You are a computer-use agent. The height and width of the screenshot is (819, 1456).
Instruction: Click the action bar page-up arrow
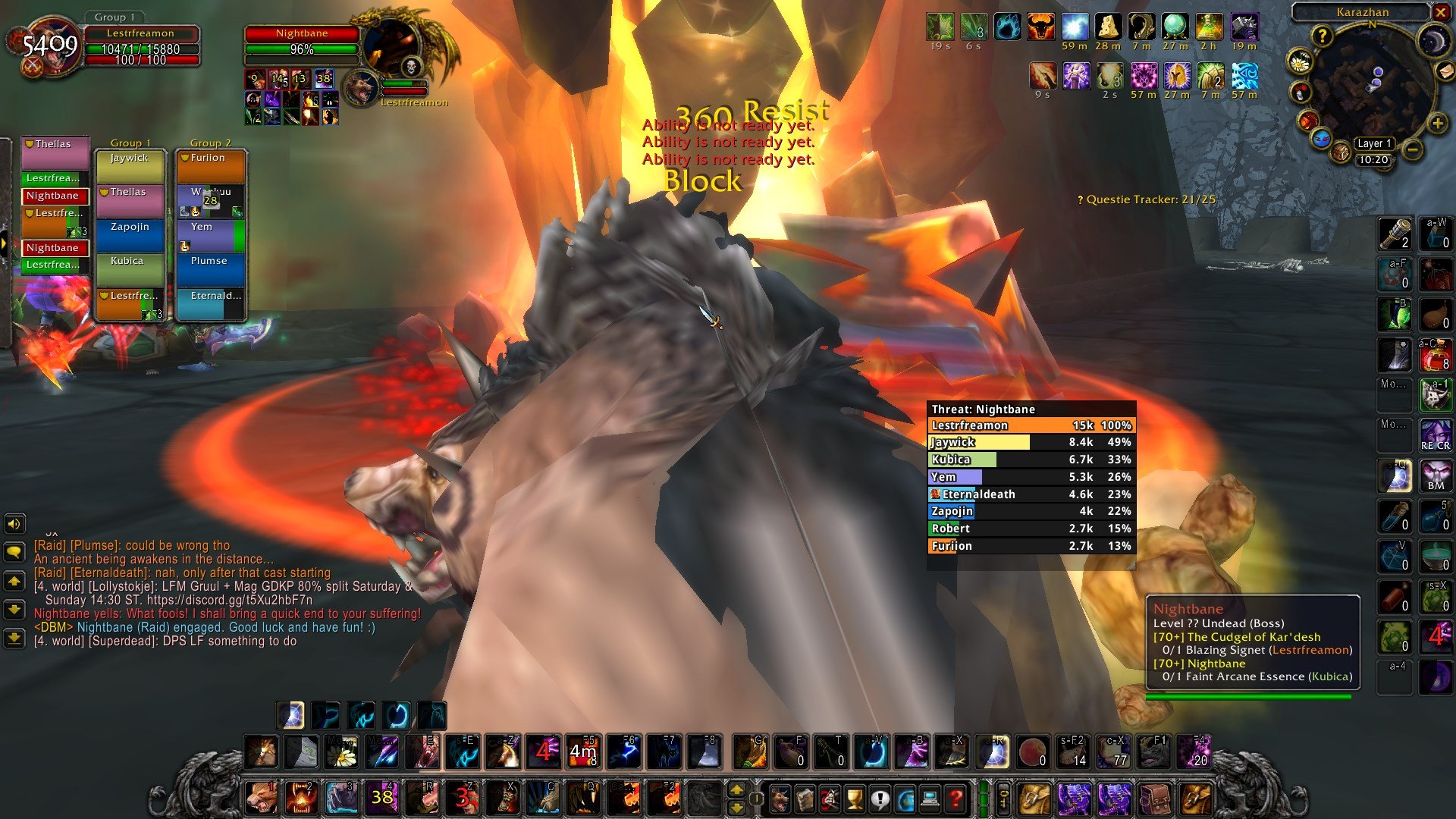(x=736, y=790)
